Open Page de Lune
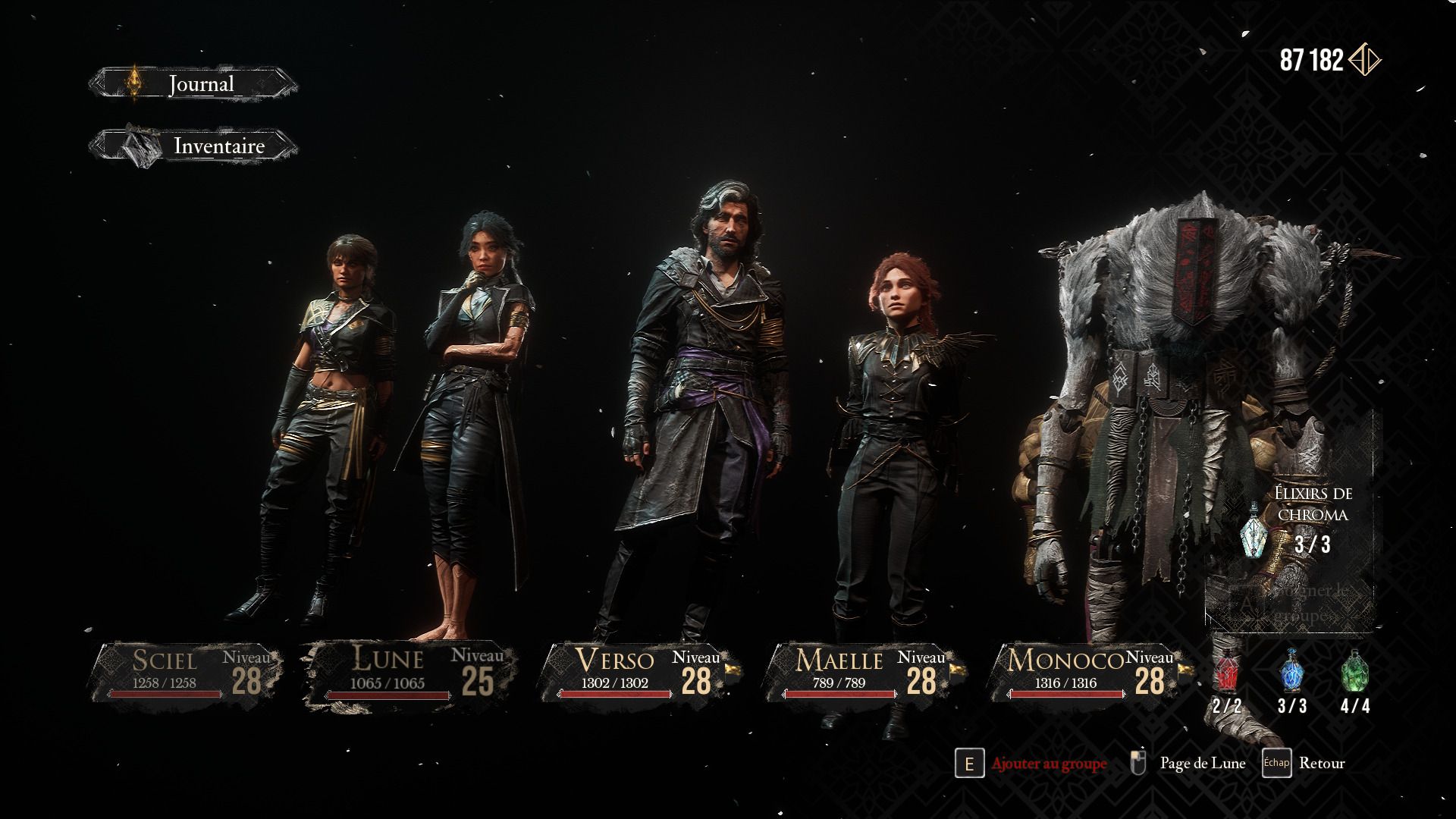Viewport: 1456px width, 819px height. click(1202, 764)
